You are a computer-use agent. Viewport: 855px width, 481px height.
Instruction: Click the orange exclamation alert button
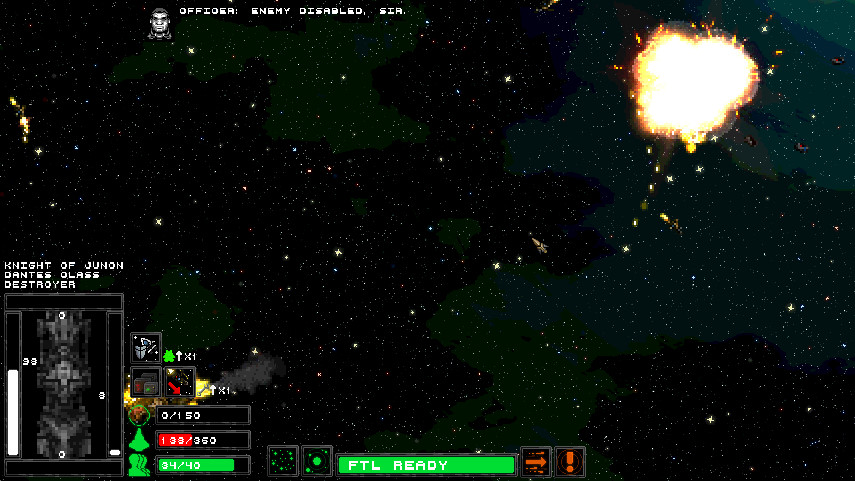click(x=570, y=462)
